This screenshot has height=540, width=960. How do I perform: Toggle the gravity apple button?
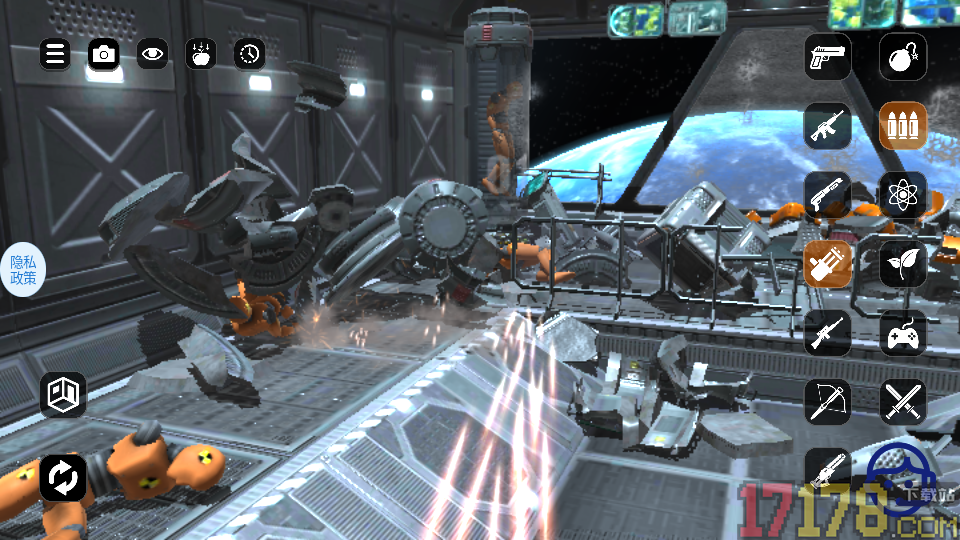click(201, 54)
